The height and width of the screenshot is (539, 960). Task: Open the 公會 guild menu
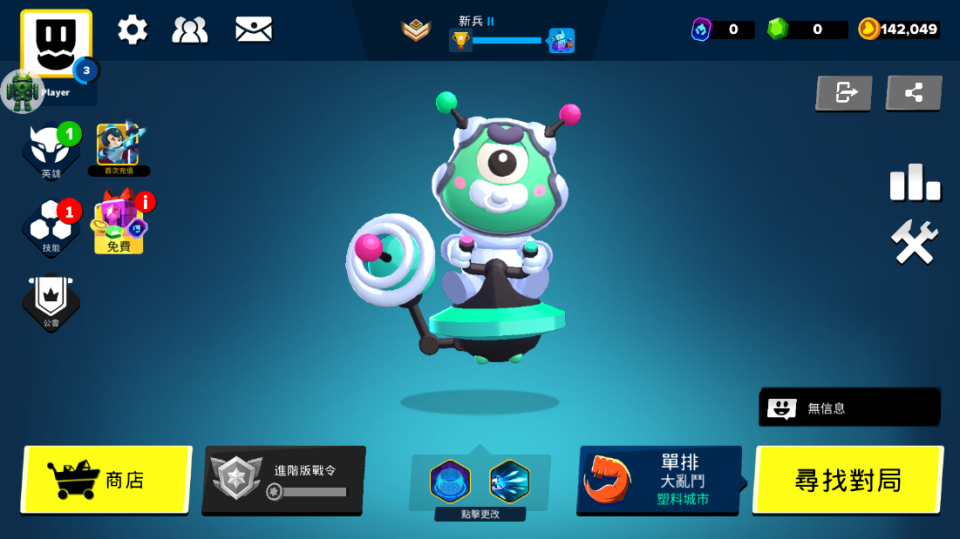pos(51,302)
